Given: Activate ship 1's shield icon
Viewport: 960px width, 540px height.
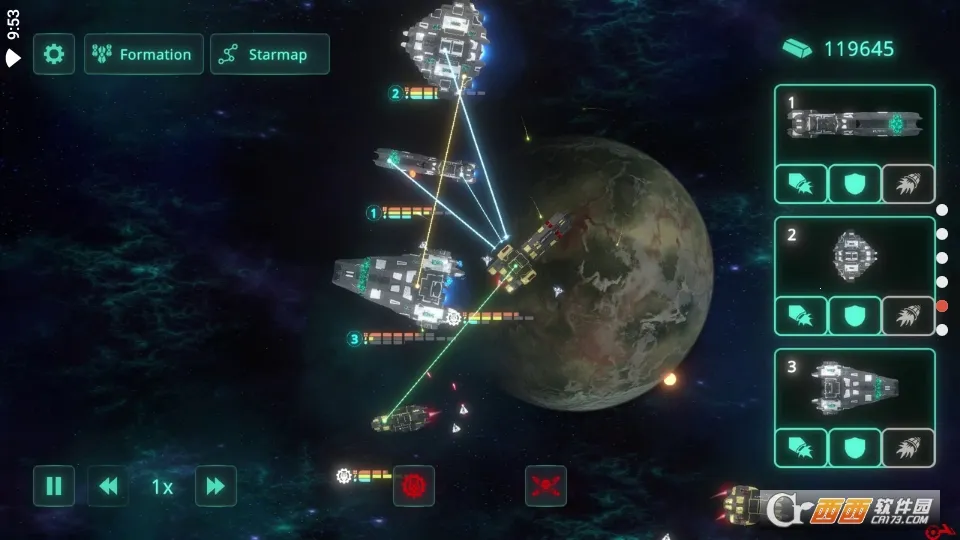Looking at the screenshot, I should click(x=854, y=184).
